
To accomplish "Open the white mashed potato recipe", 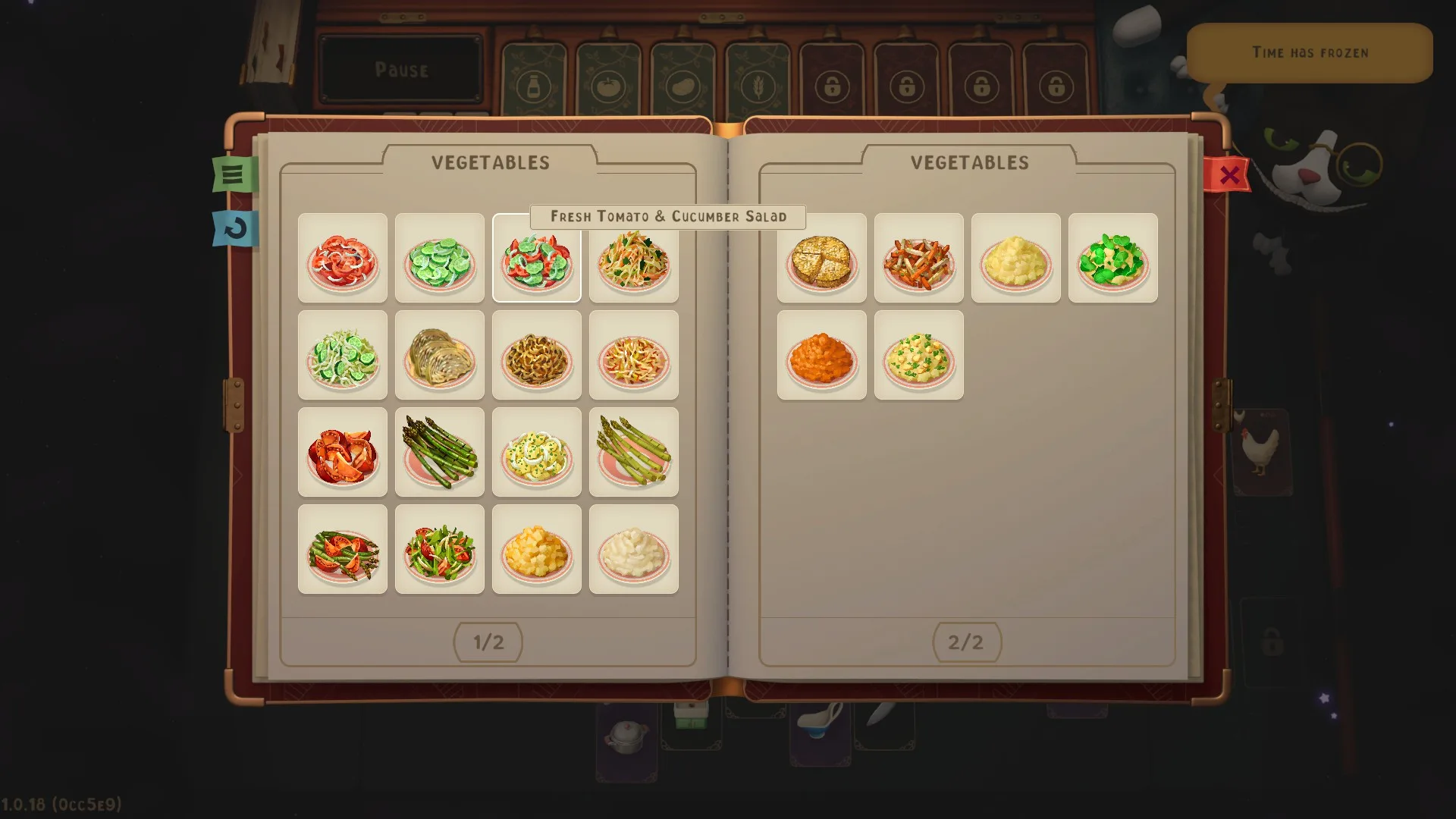I will click(634, 550).
